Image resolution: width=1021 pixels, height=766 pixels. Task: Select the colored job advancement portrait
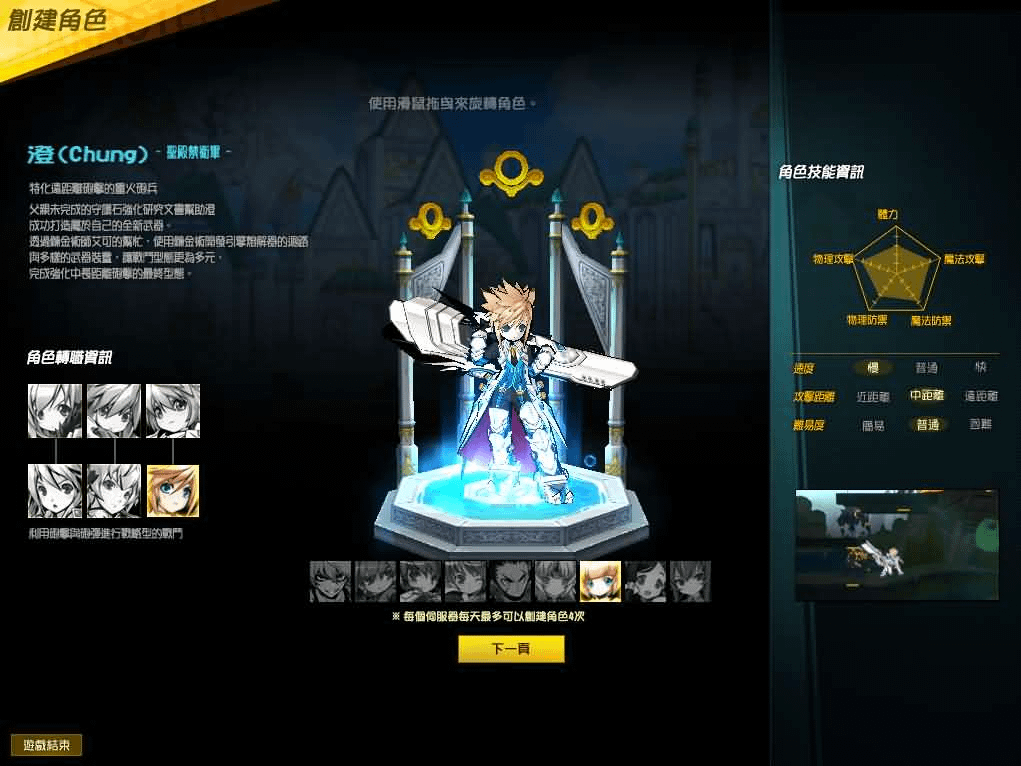pyautogui.click(x=173, y=491)
